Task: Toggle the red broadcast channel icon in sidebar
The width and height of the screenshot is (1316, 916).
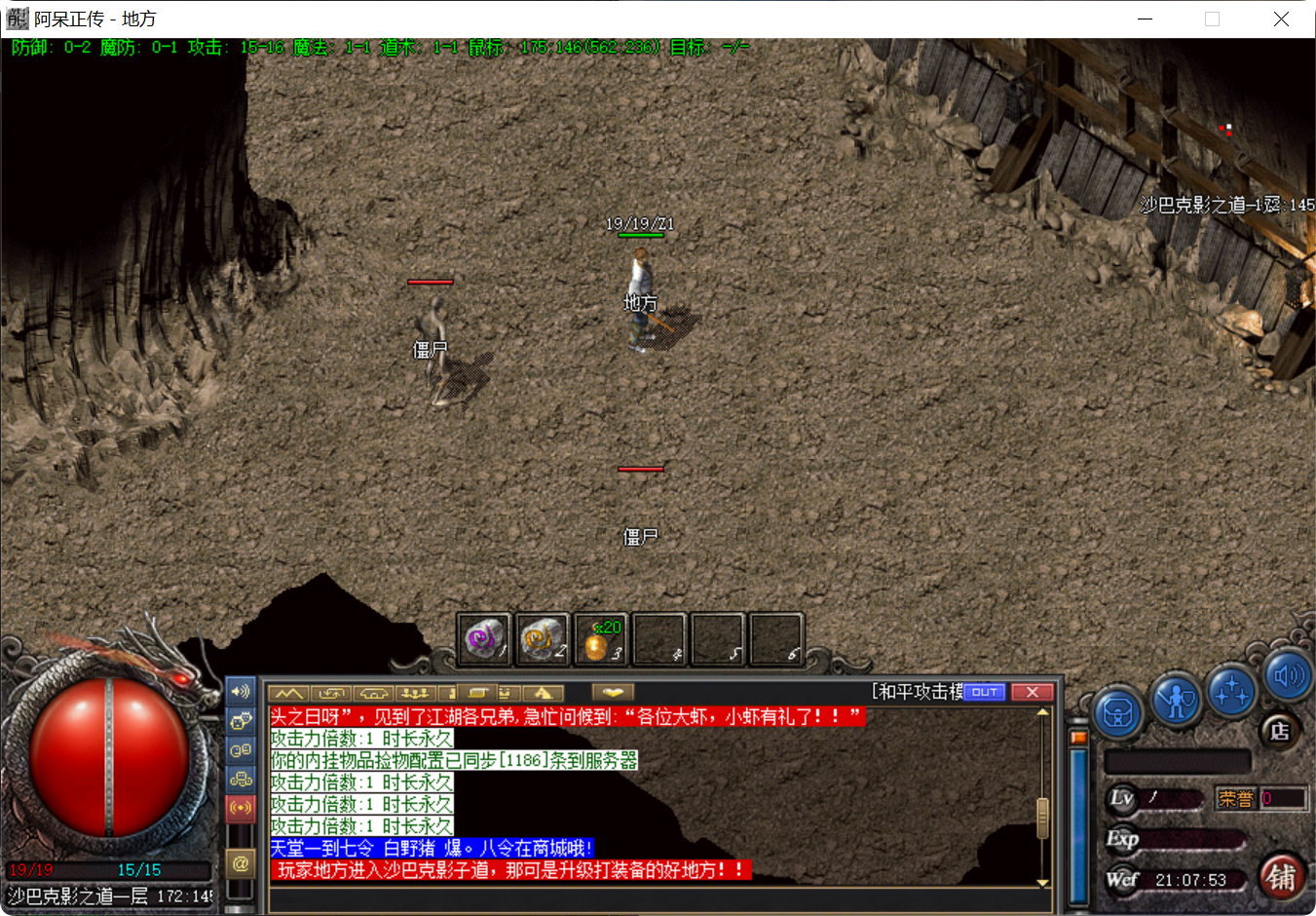Action: pos(240,806)
